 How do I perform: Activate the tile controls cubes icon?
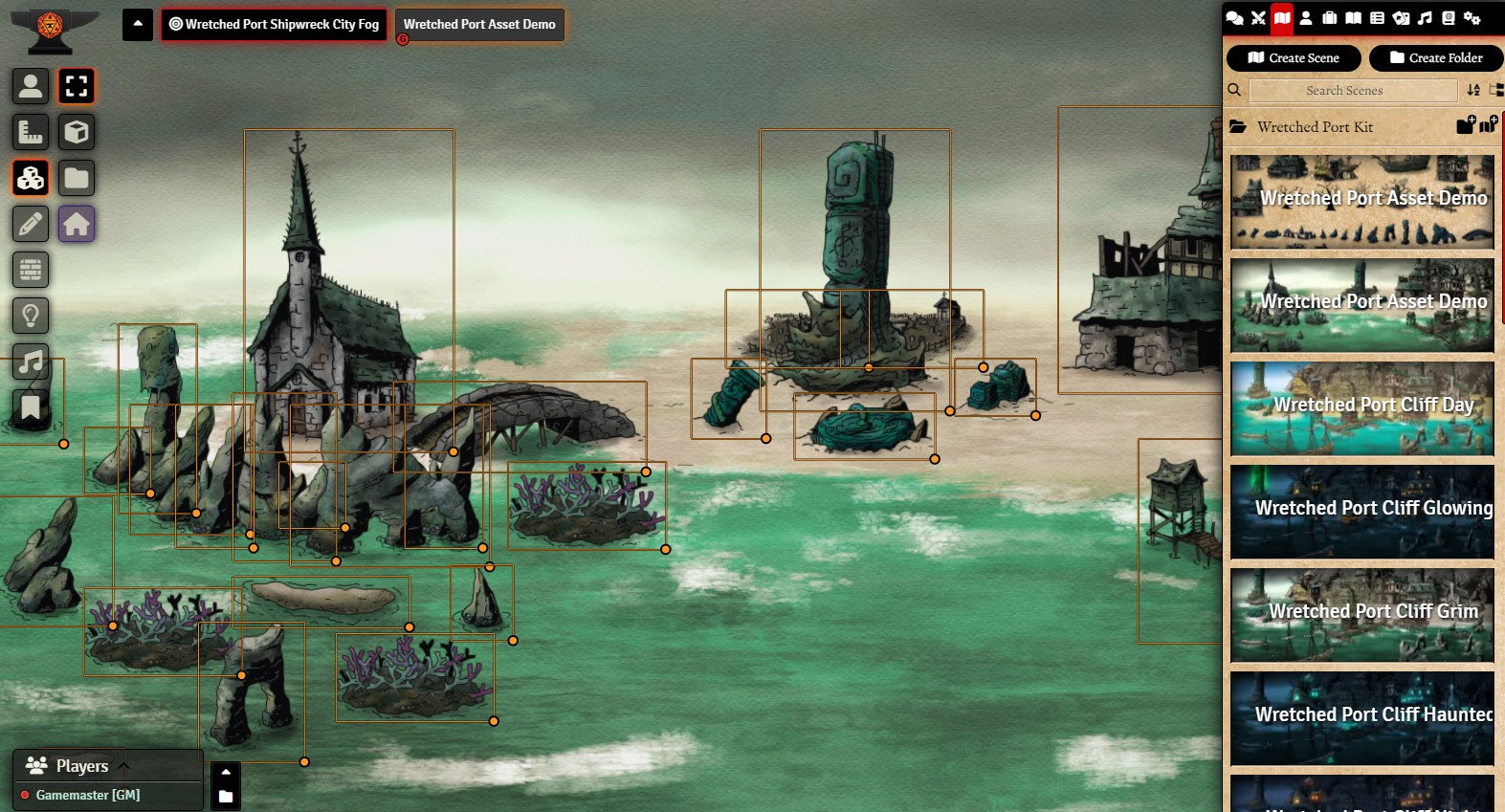tap(31, 178)
